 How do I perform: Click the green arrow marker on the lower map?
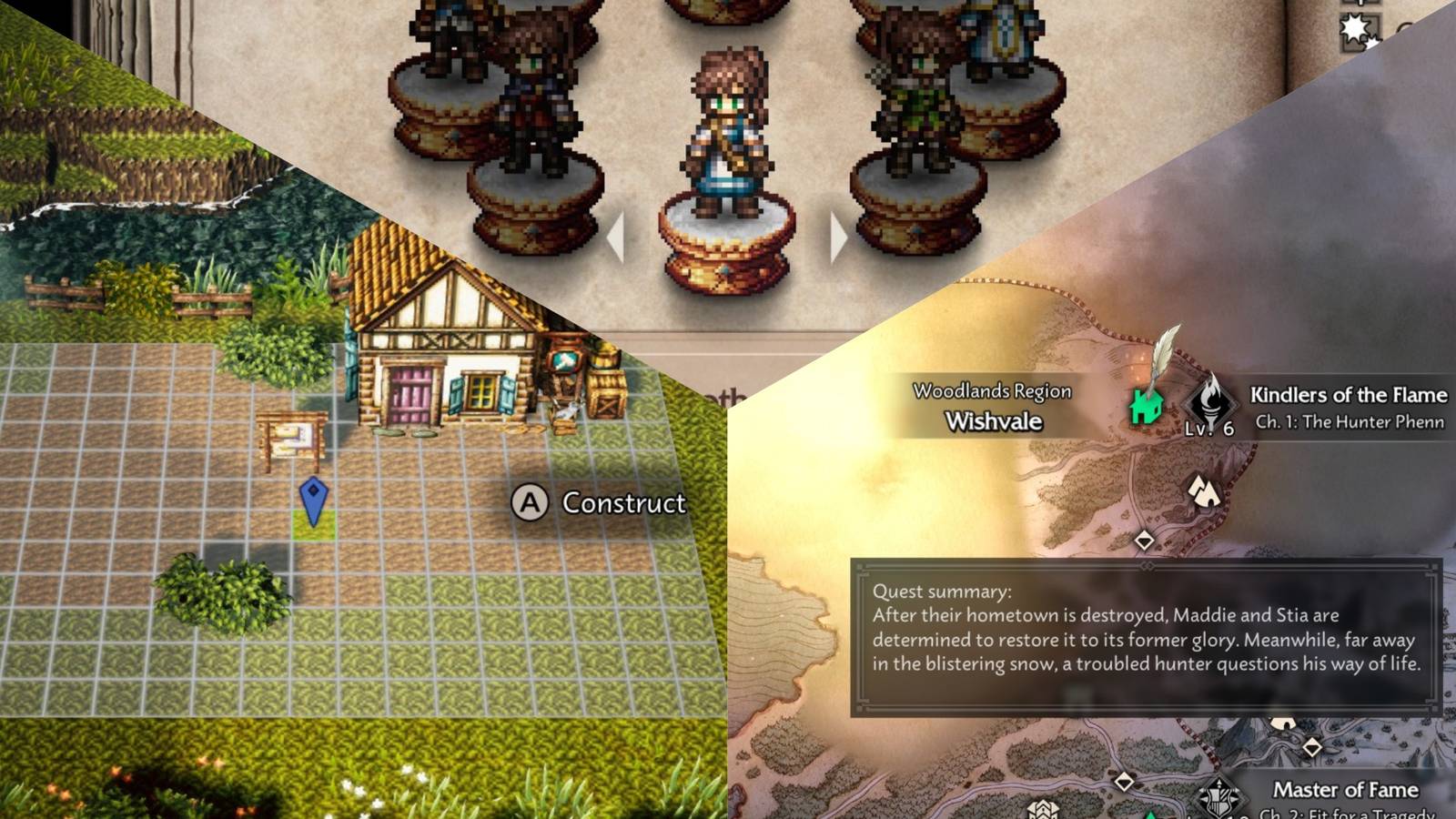click(1152, 813)
